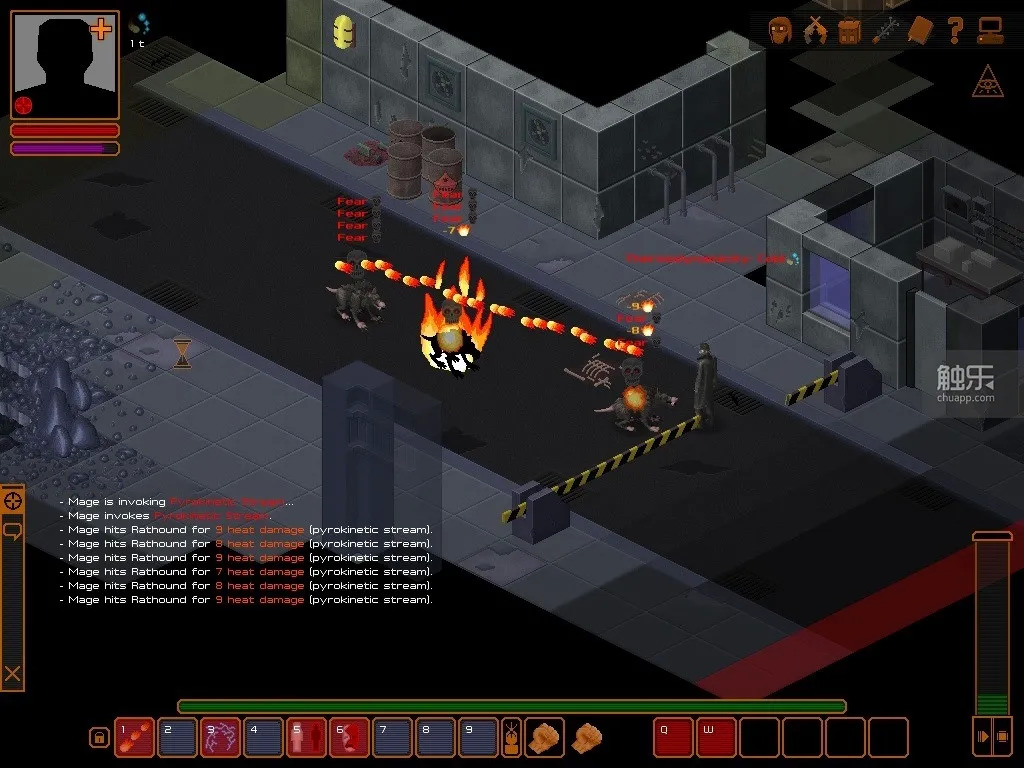Open the computer system menu icon

coord(990,31)
